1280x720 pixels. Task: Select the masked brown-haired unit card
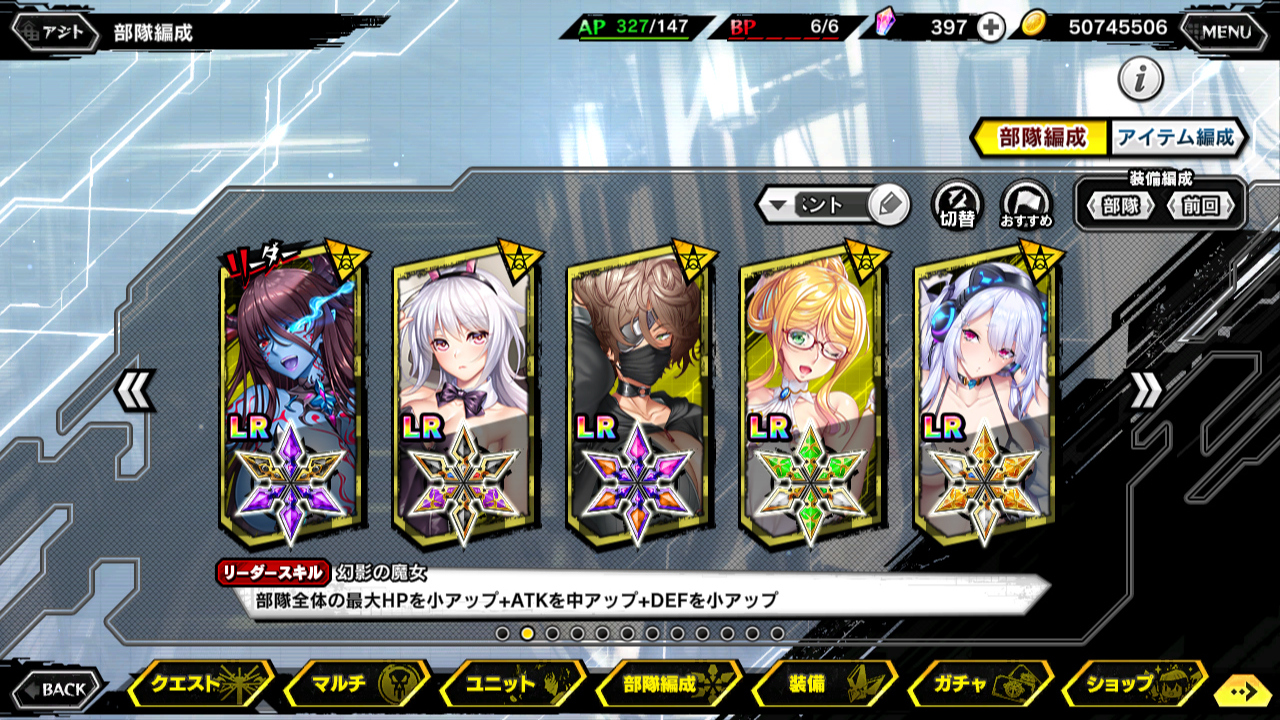coord(638,395)
